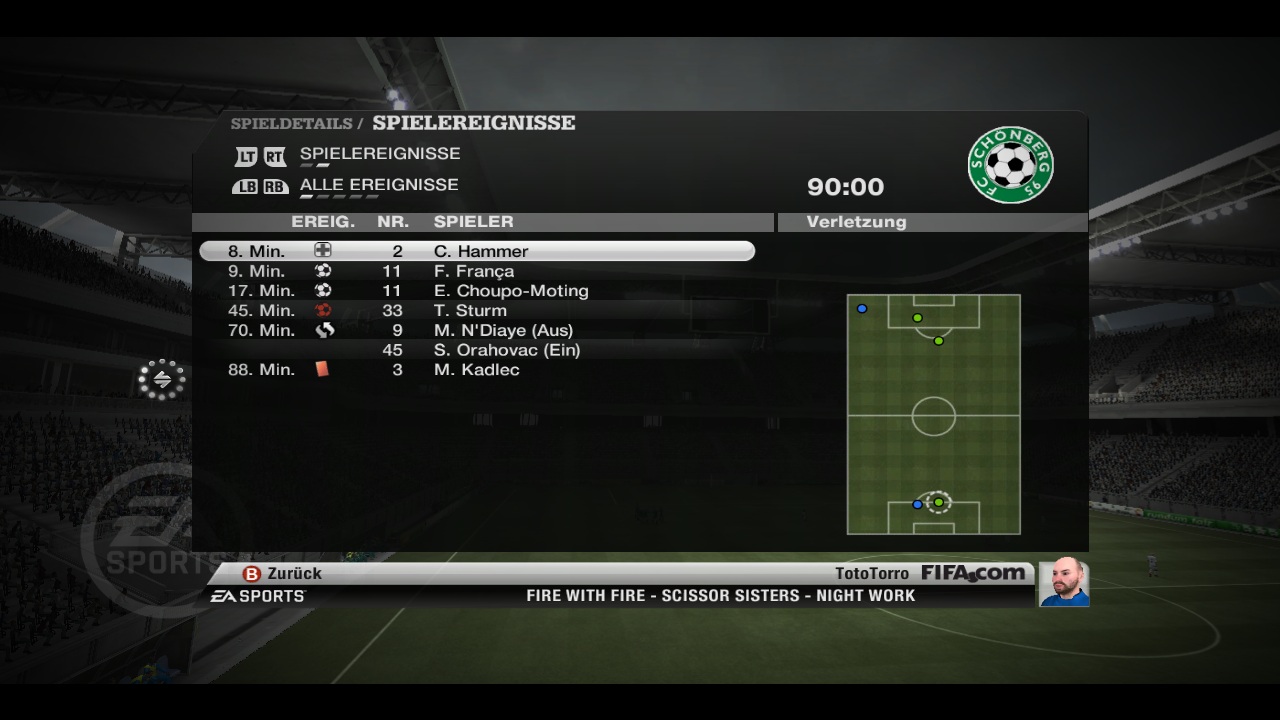This screenshot has height=720, width=1280.
Task: Click the pitch event position map
Action: click(x=933, y=414)
